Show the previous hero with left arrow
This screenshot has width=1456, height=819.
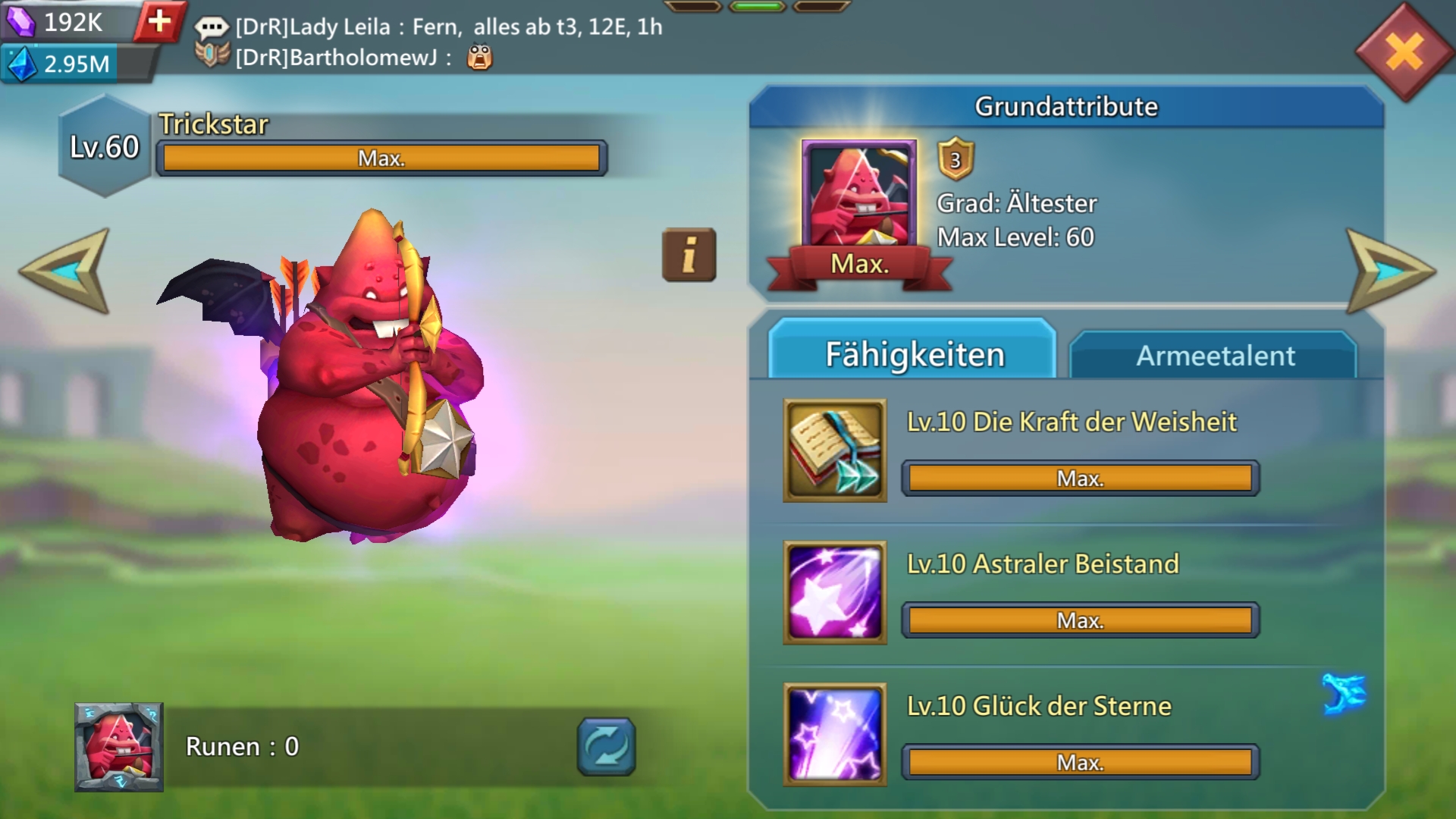(x=67, y=271)
